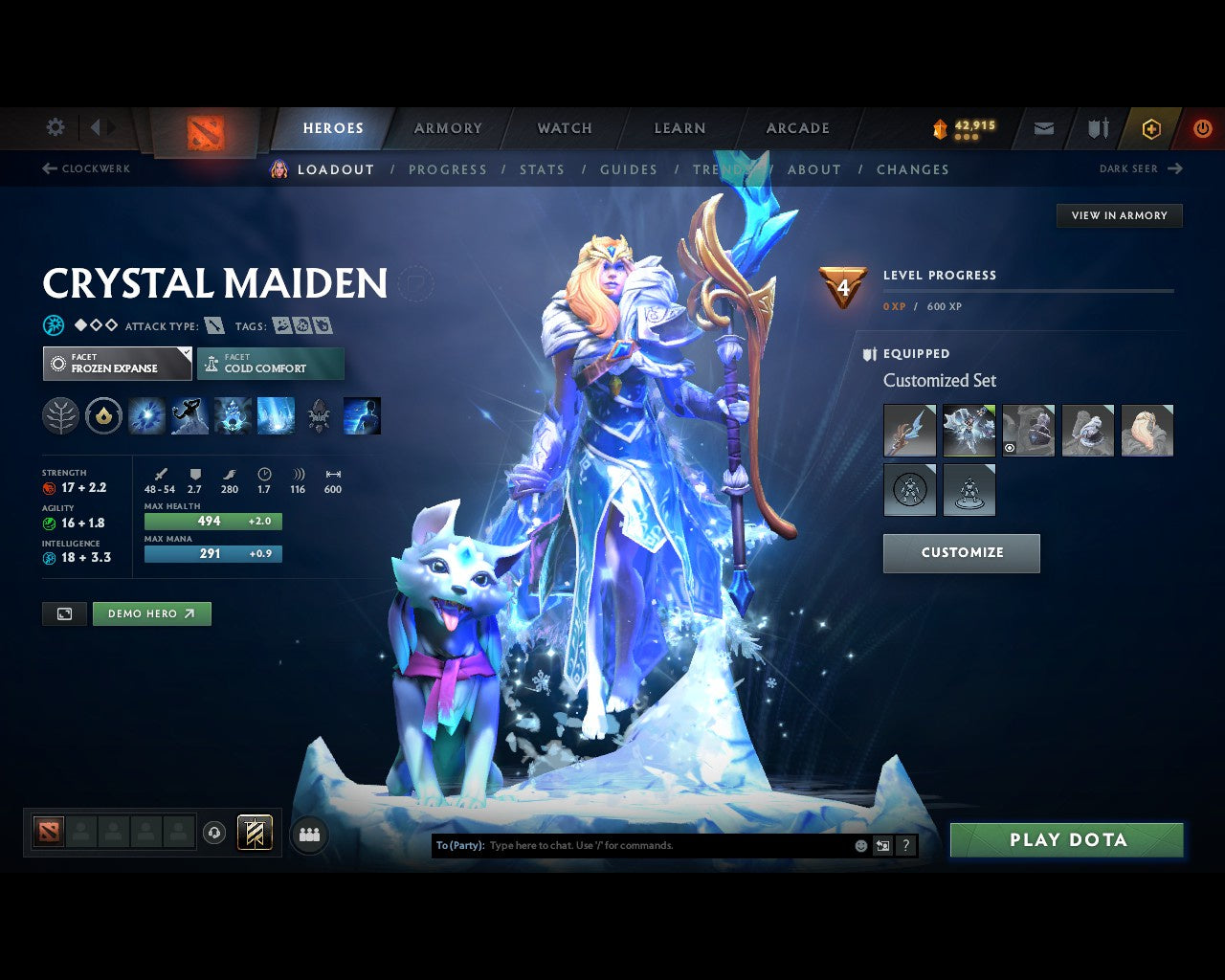Viewport: 1225px width, 980px height.
Task: Navigate back to Clockwerk hero
Action: tap(86, 168)
